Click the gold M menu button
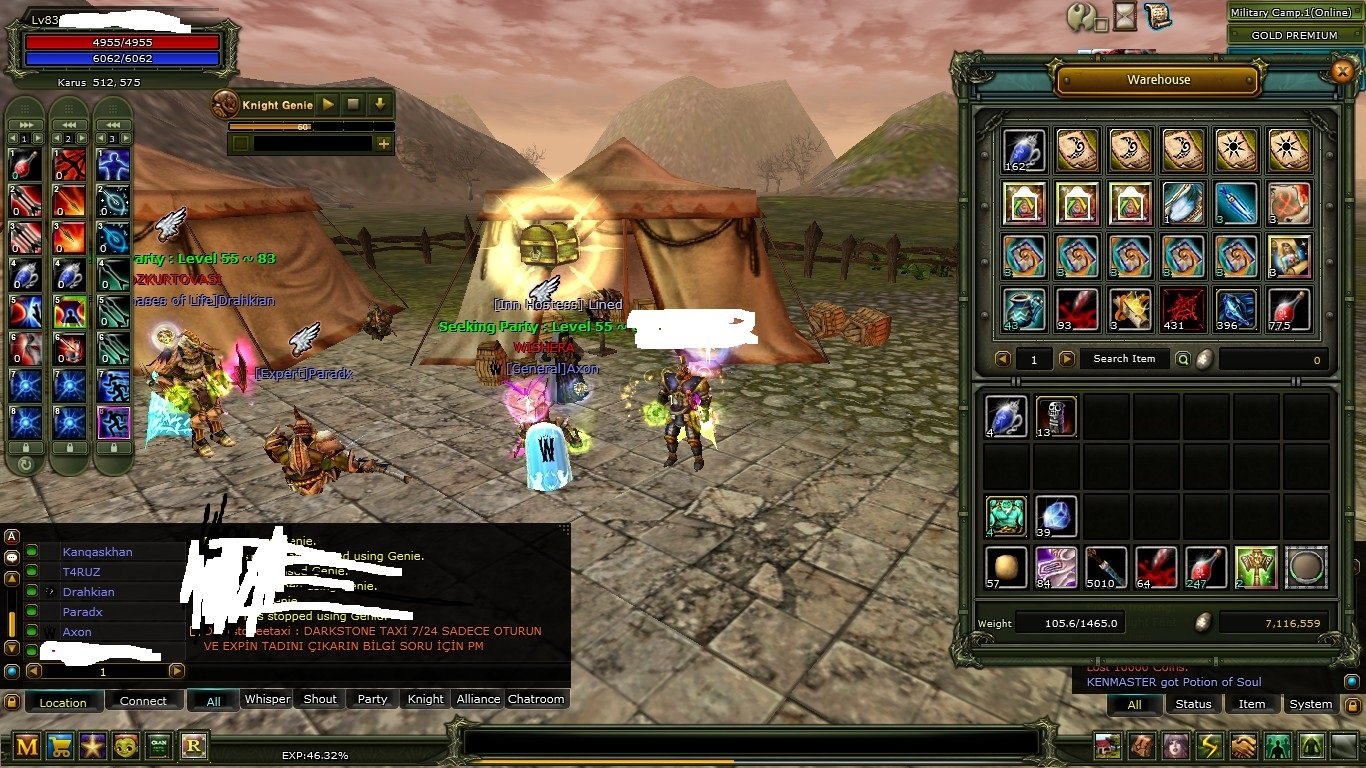Viewport: 1366px width, 768px height. pos(27,745)
